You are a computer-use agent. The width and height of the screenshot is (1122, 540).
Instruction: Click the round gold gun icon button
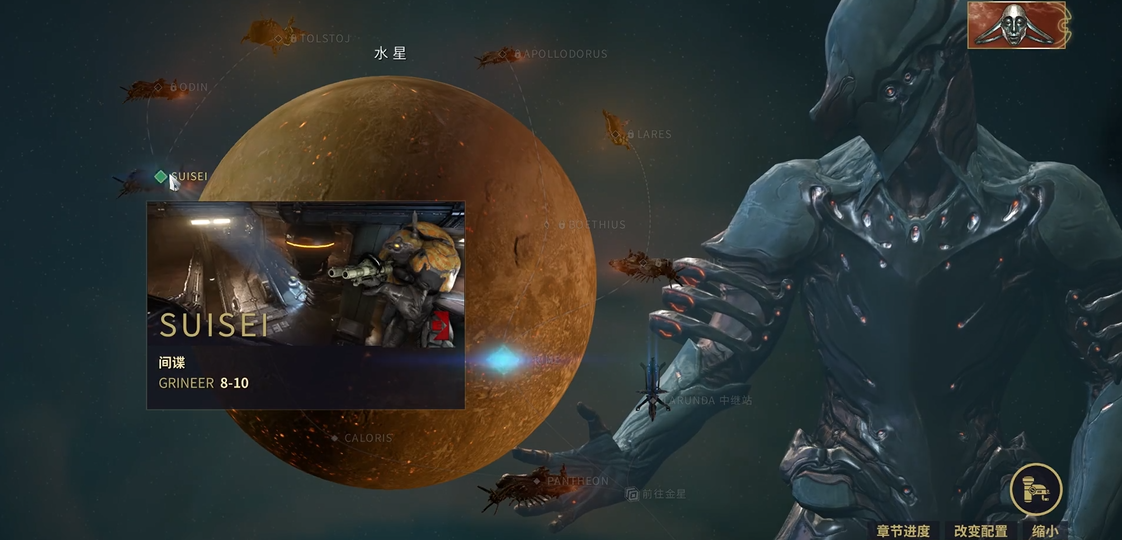pos(1035,489)
